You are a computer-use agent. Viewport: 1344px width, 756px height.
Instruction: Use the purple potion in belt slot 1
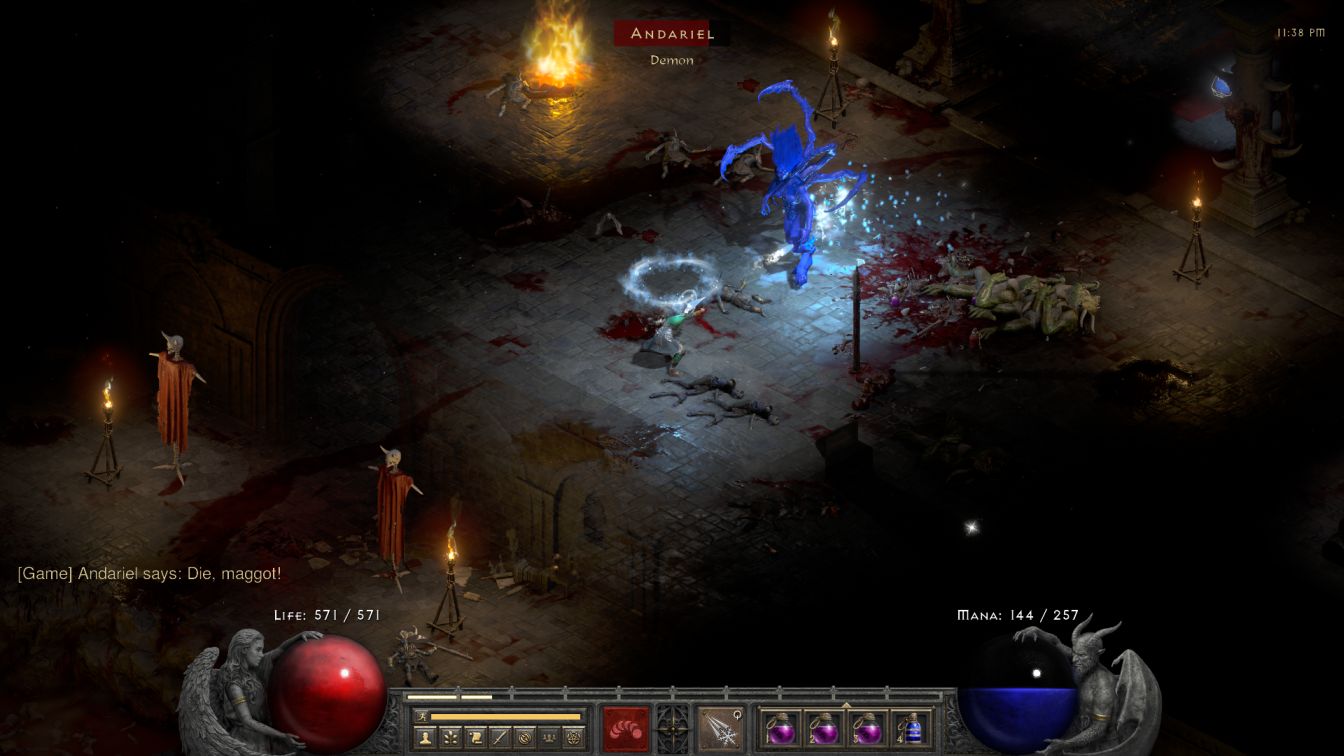point(780,728)
